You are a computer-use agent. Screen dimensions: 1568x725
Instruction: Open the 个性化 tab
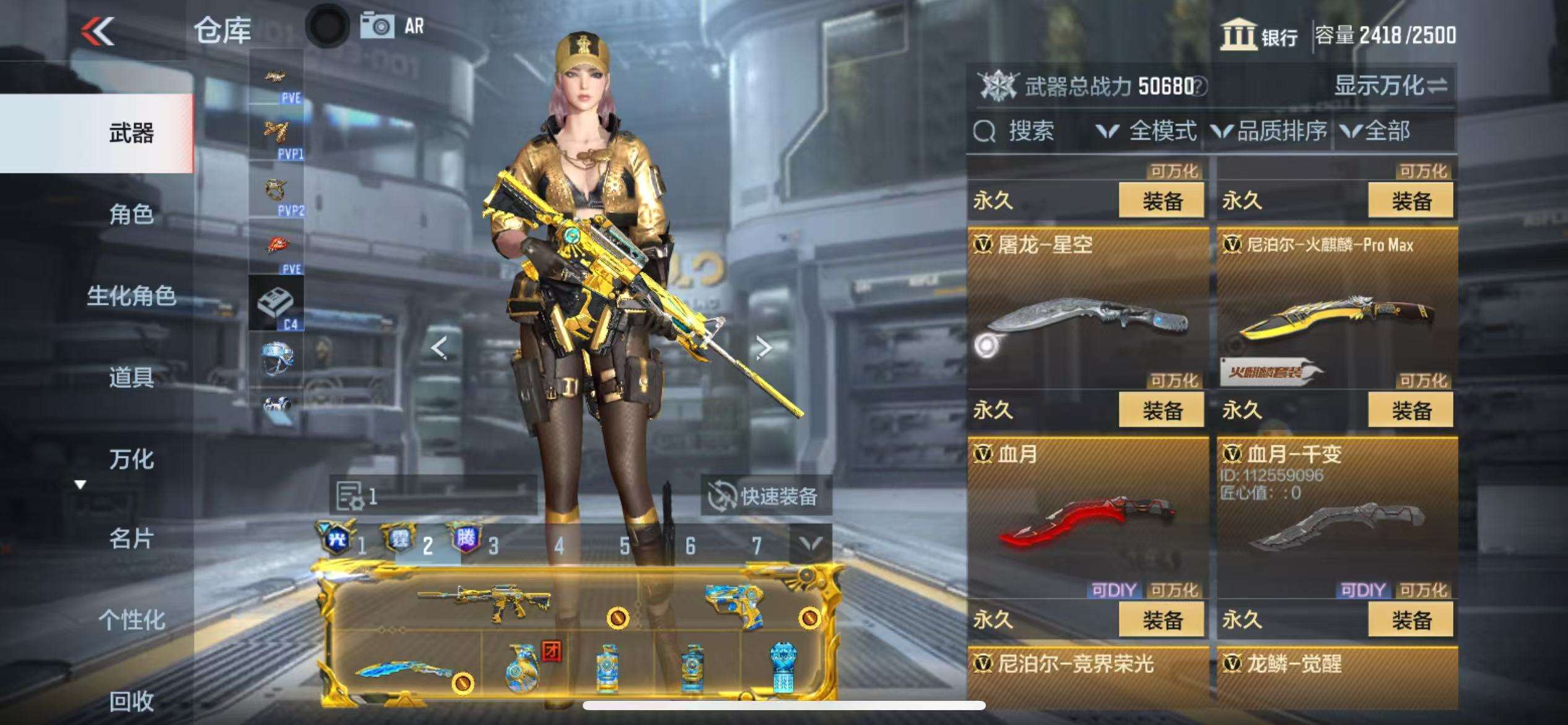pos(131,620)
